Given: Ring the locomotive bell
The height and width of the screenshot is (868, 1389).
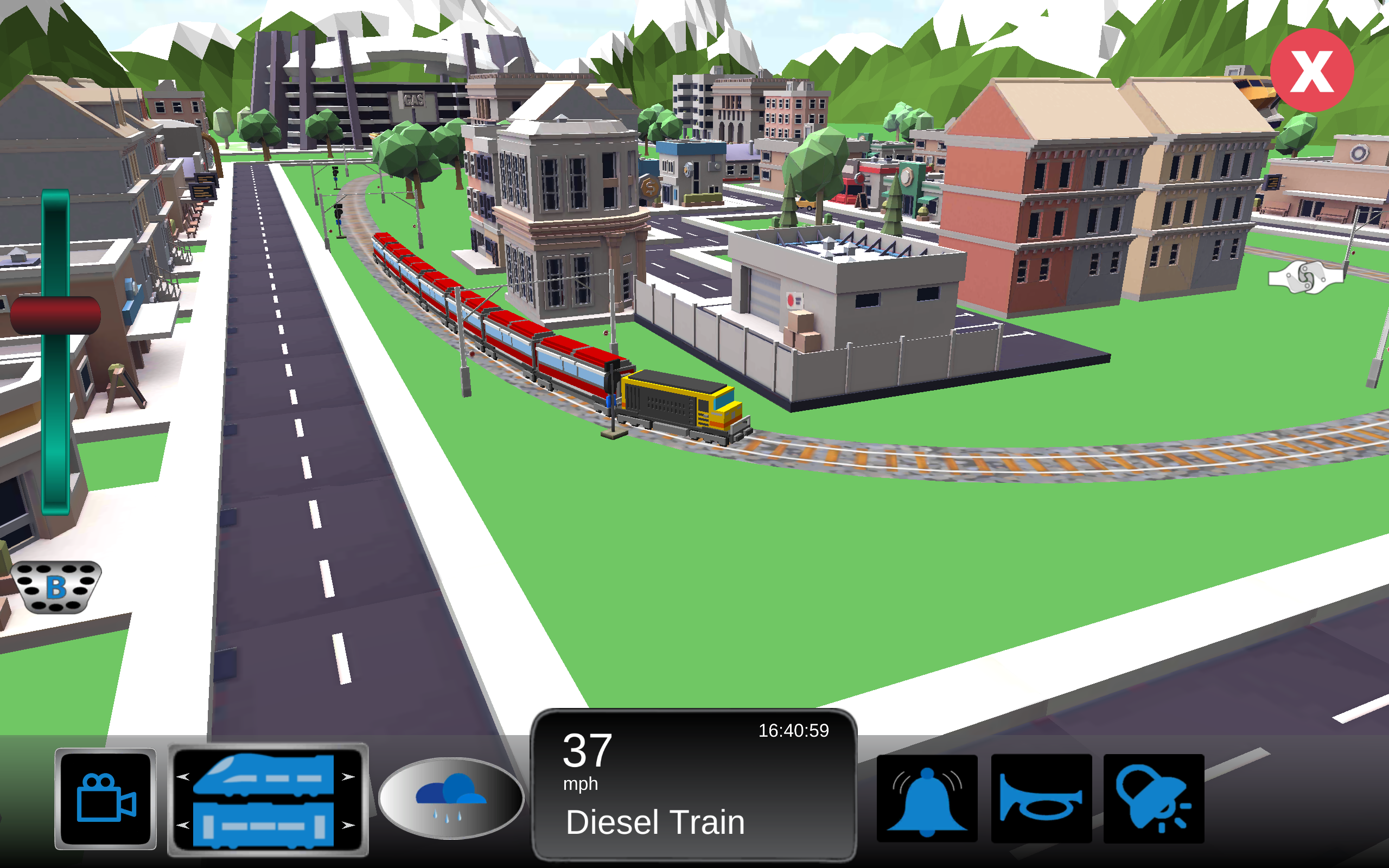Looking at the screenshot, I should [926, 798].
